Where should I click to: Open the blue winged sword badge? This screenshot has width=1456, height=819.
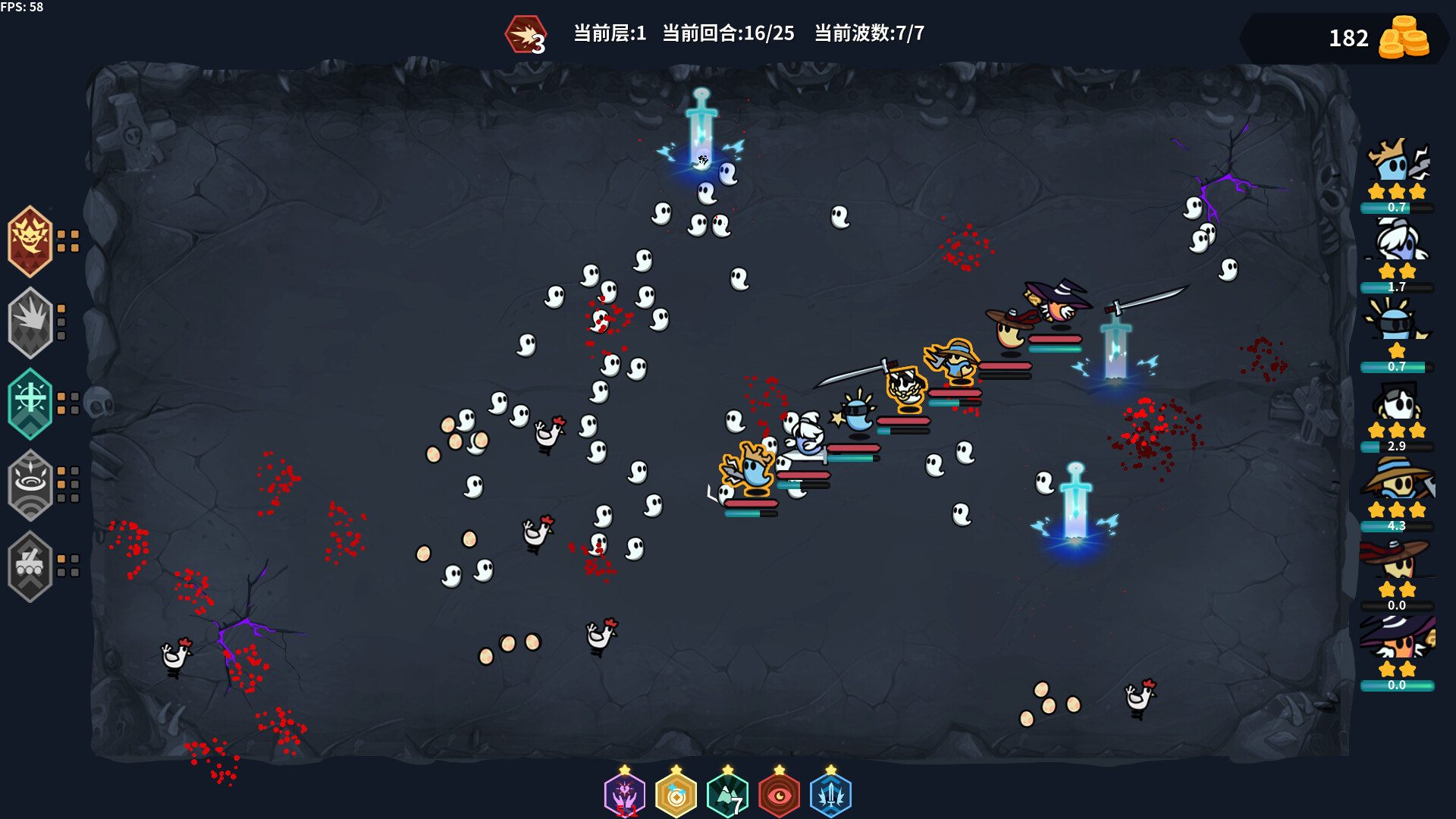831,794
